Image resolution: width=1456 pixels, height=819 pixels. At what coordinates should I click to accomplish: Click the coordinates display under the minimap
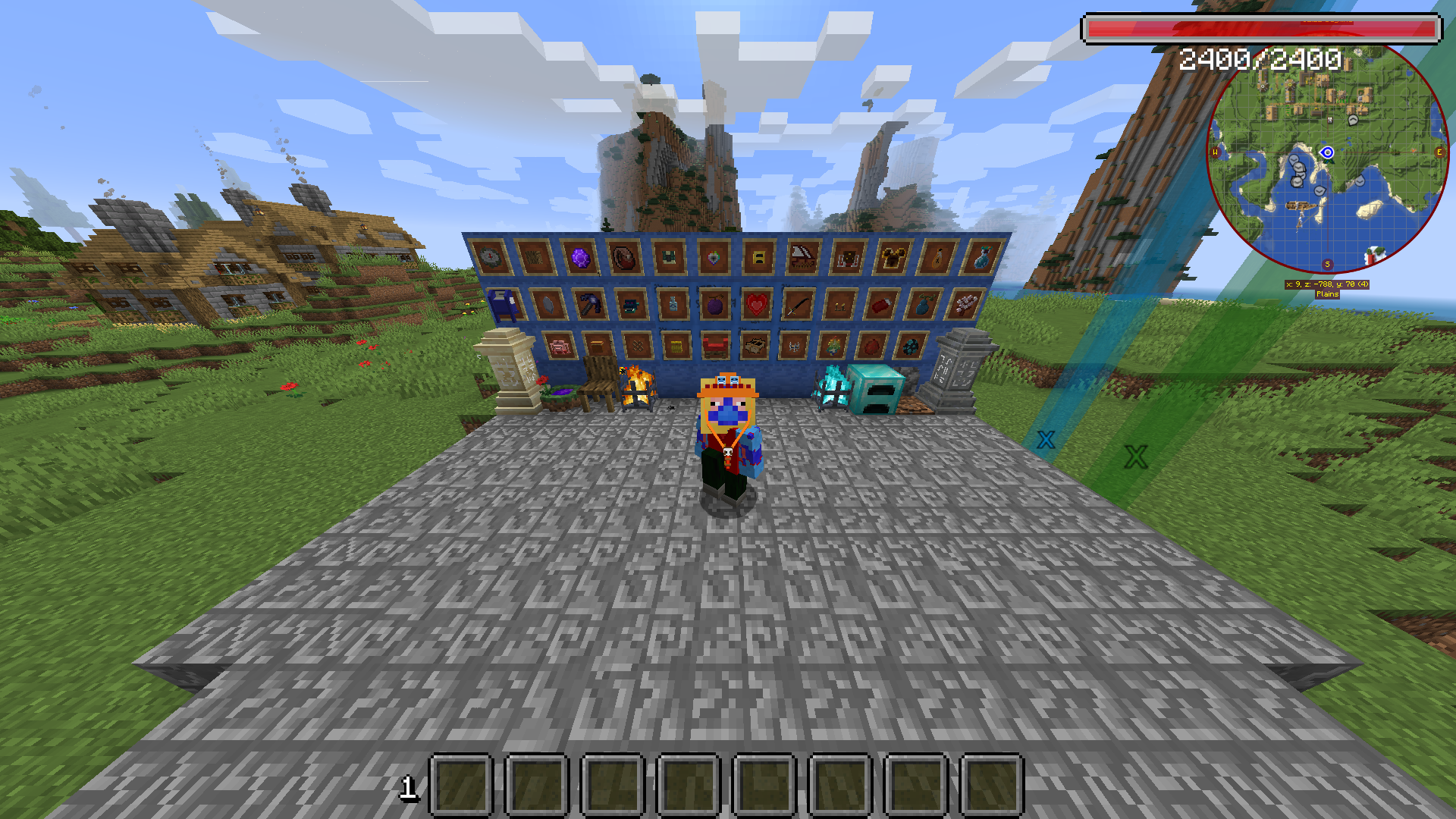(x=1326, y=284)
